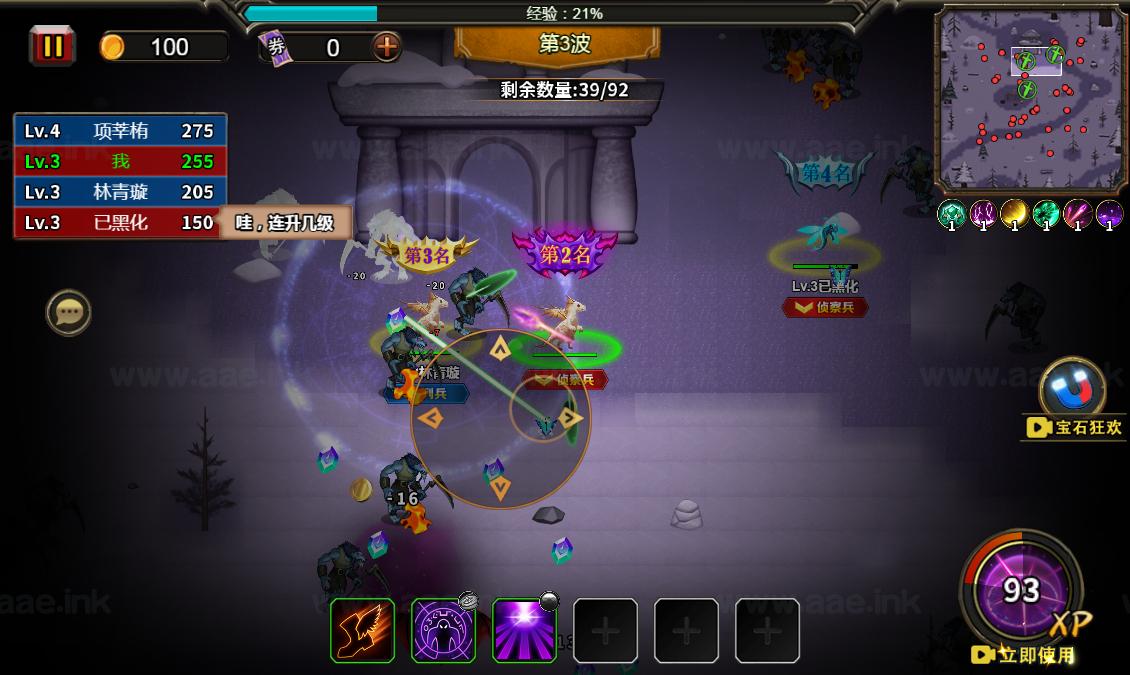Tap the 宝石狂欢 magnet button
This screenshot has height=675, width=1130.
[x=1072, y=387]
